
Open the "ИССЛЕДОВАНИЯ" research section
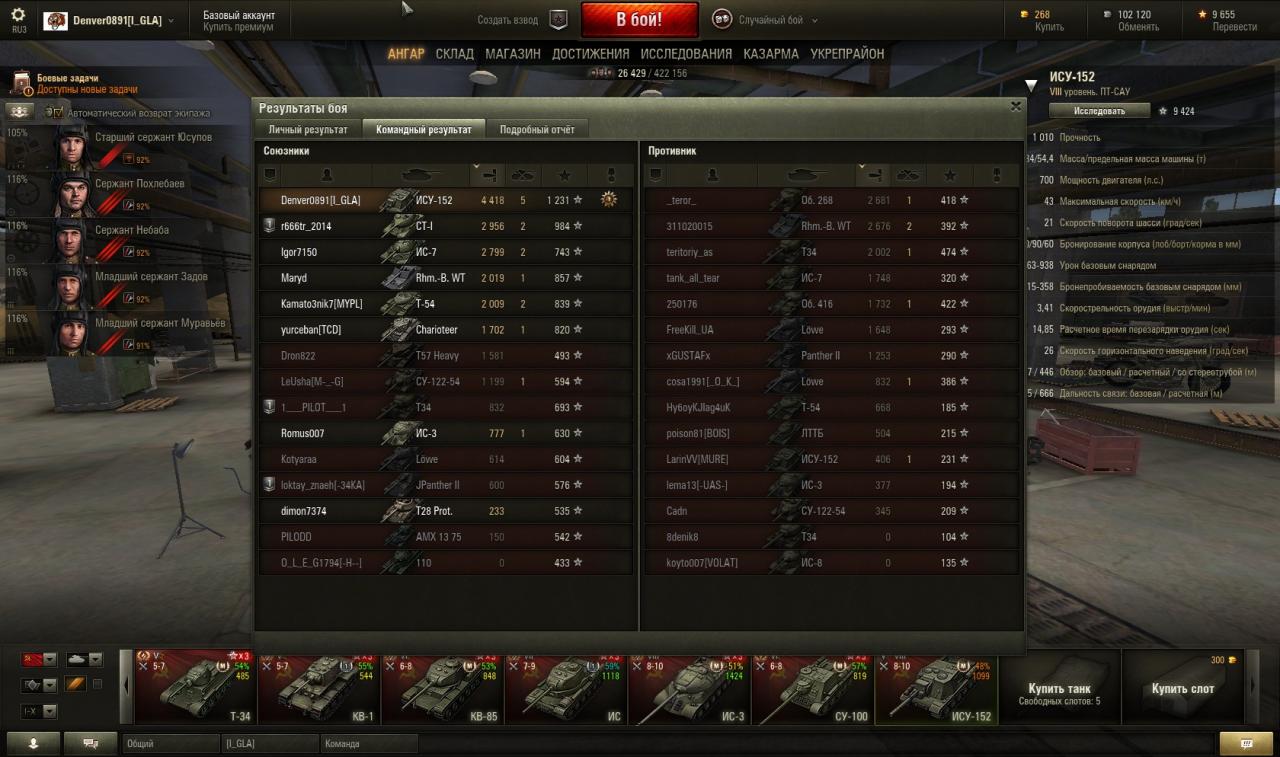coord(686,54)
